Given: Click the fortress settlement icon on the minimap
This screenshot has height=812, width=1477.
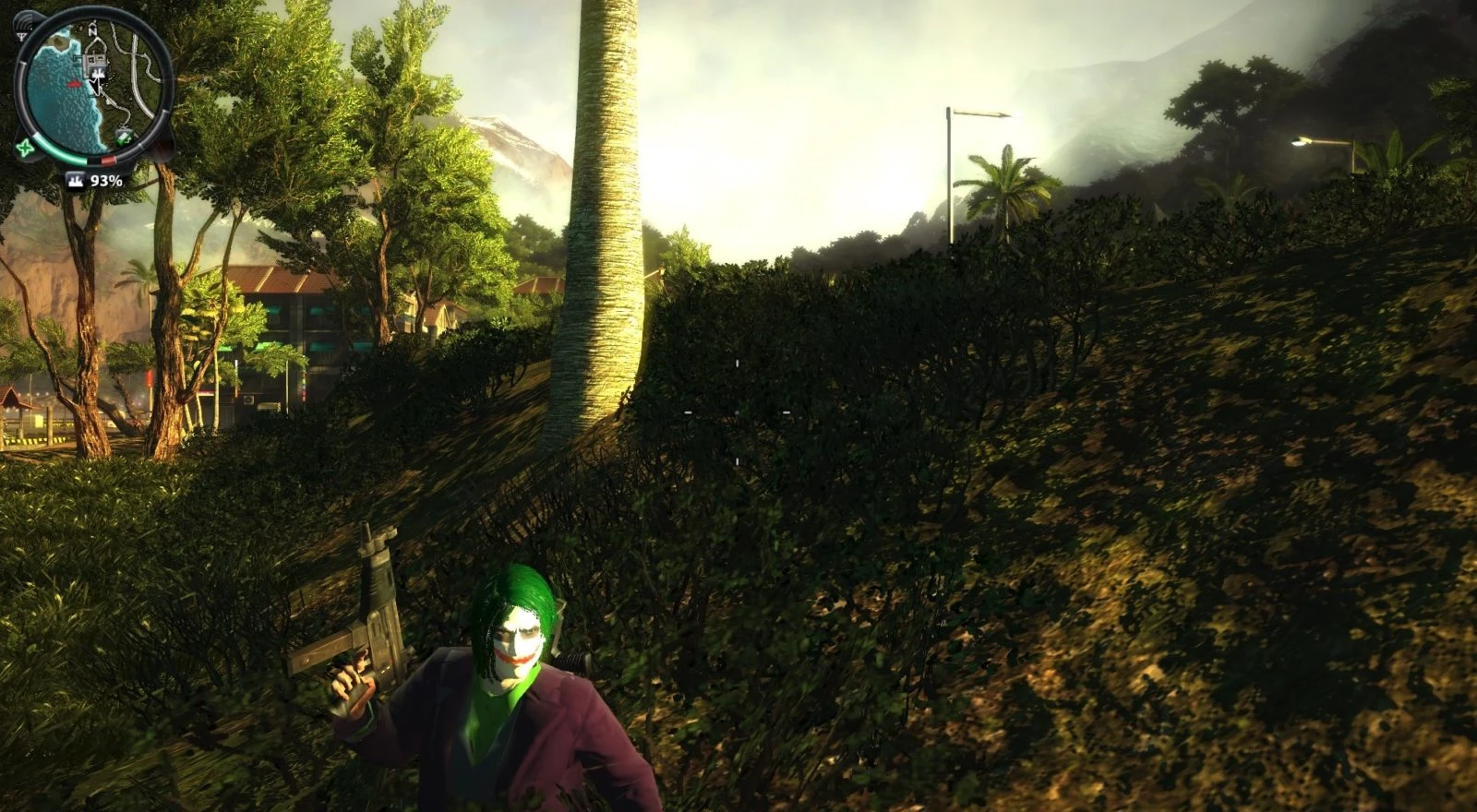Looking at the screenshot, I should click(x=98, y=73).
